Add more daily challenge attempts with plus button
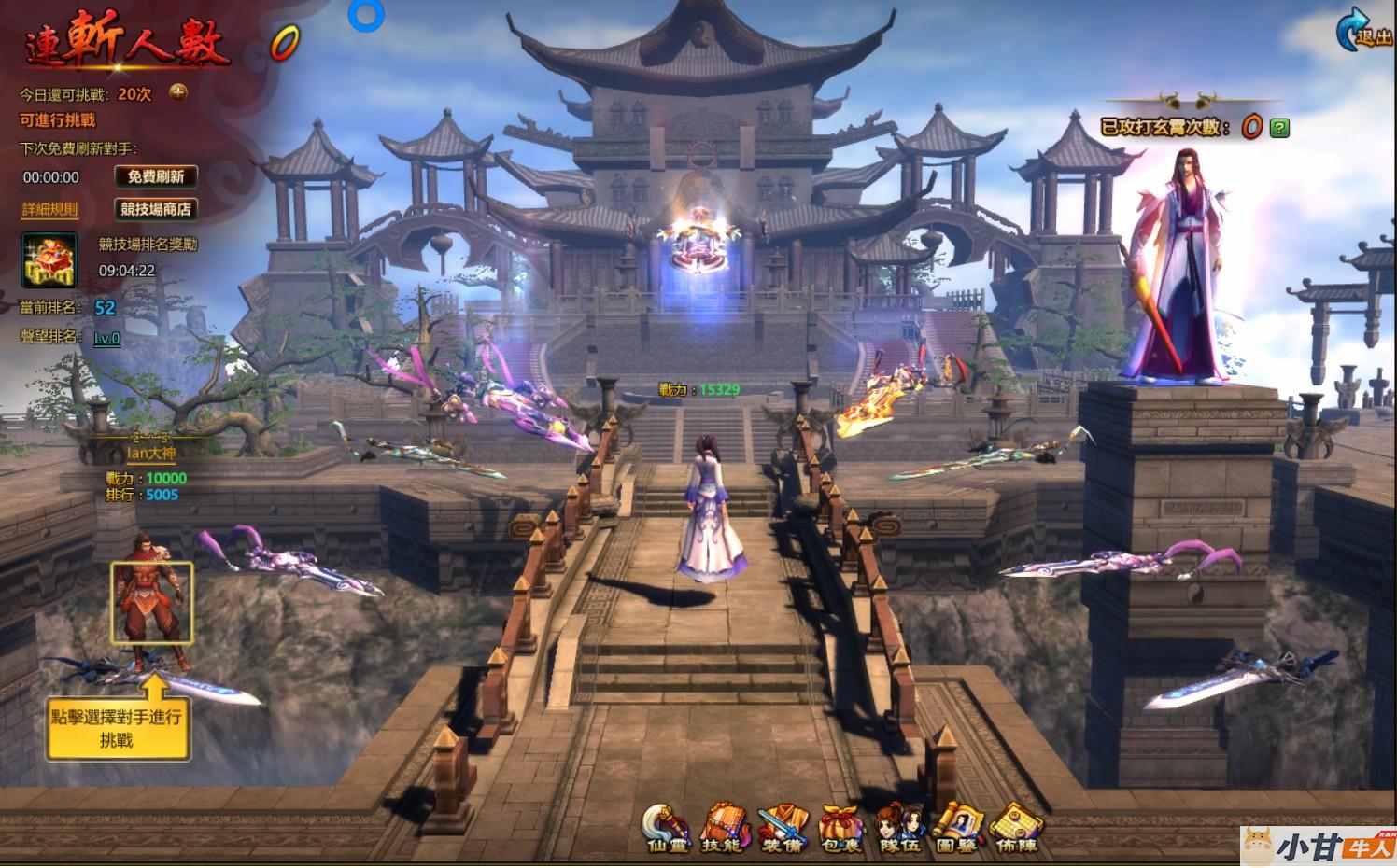Screen dimensions: 1397x868 (x=178, y=92)
